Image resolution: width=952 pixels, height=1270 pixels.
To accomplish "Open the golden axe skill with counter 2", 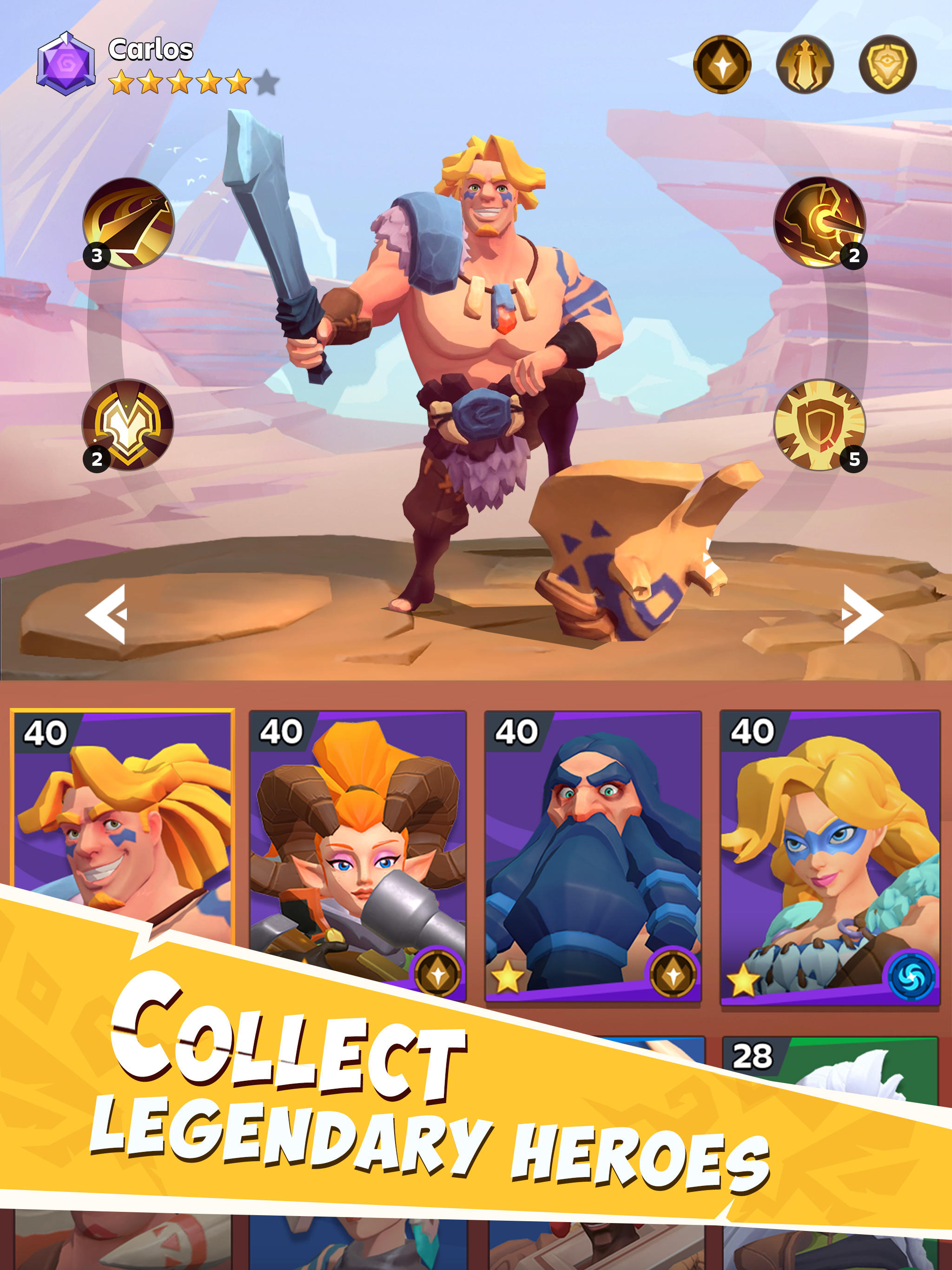I will click(x=820, y=224).
